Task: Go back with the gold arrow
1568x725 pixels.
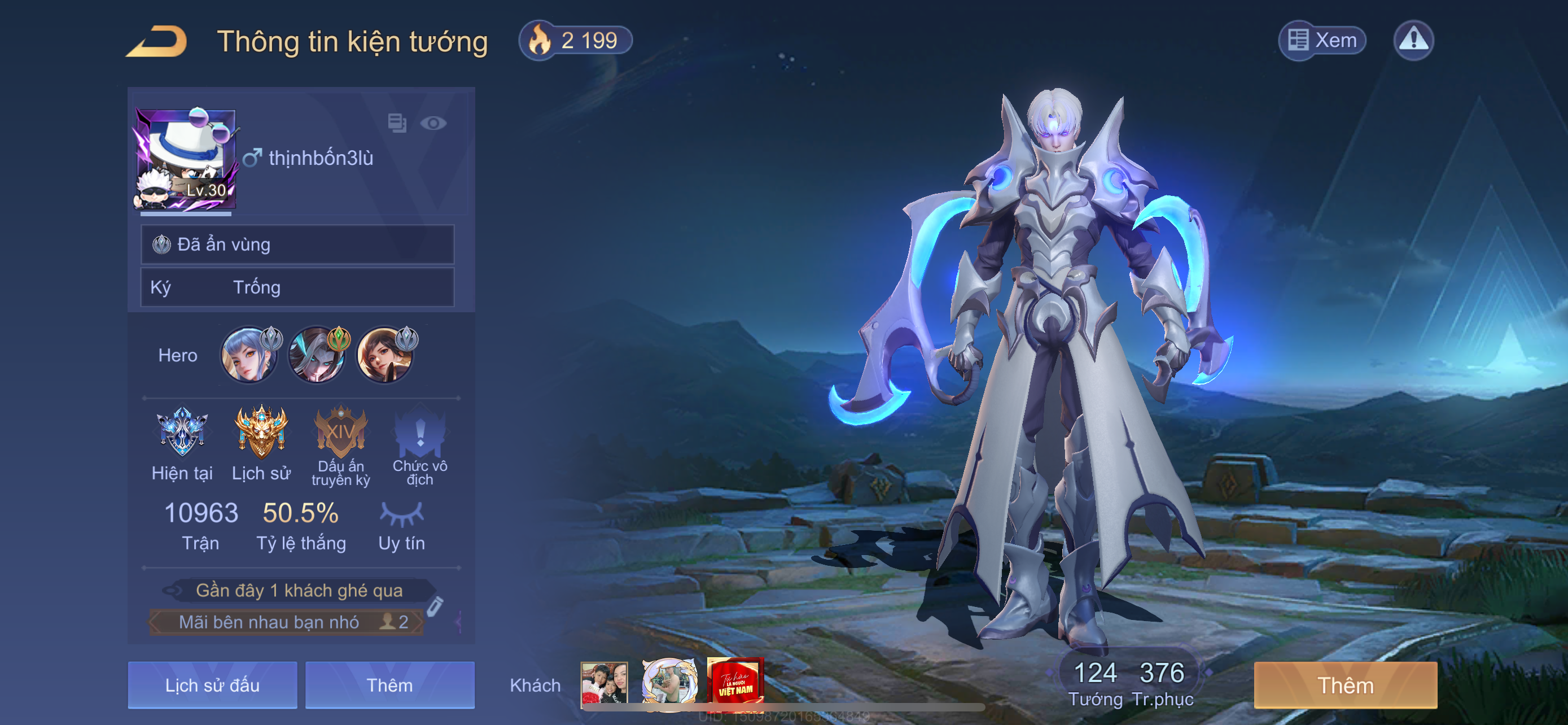Action: 157,41
